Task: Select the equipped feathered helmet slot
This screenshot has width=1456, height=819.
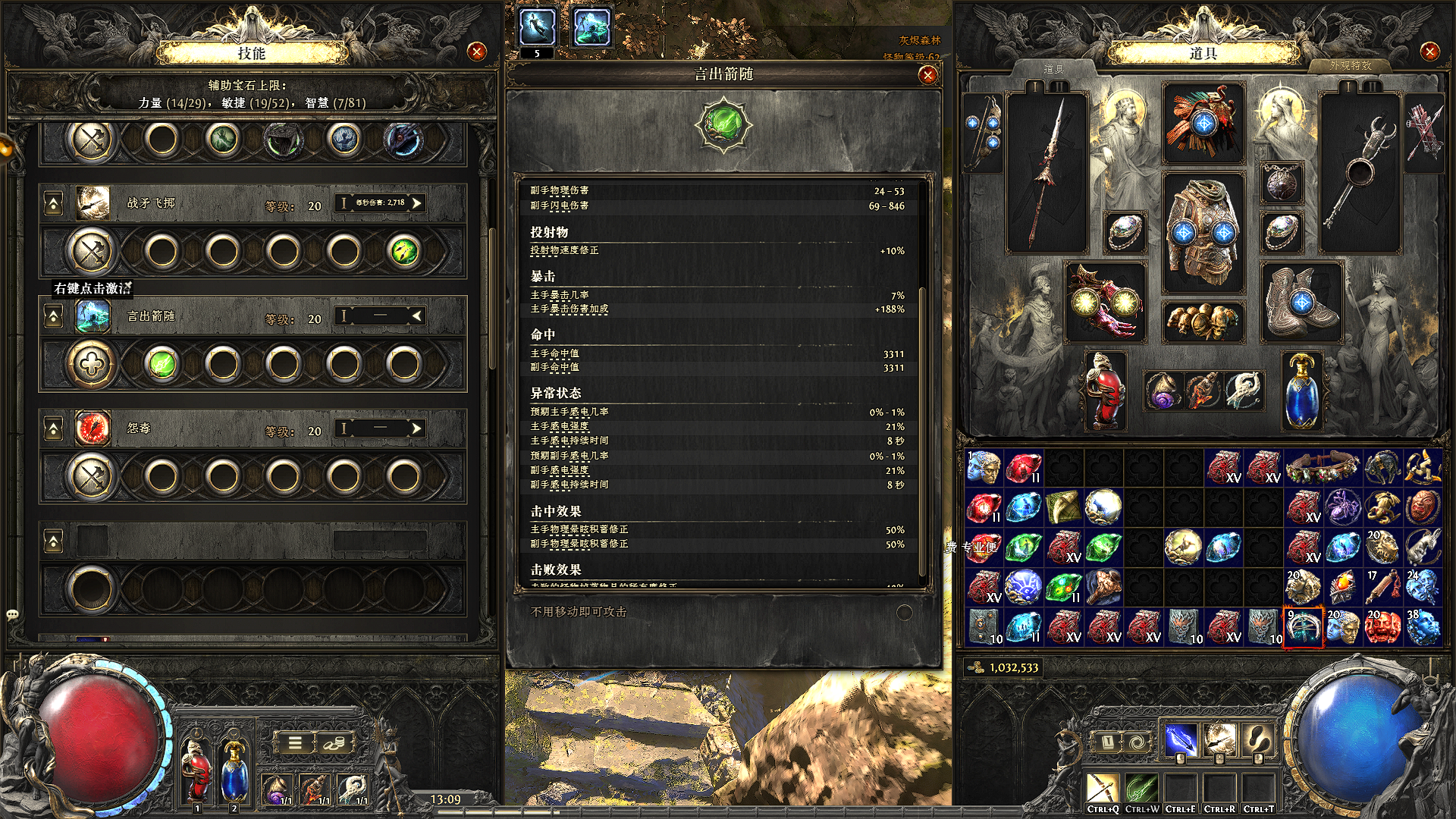Action: coord(1203,124)
